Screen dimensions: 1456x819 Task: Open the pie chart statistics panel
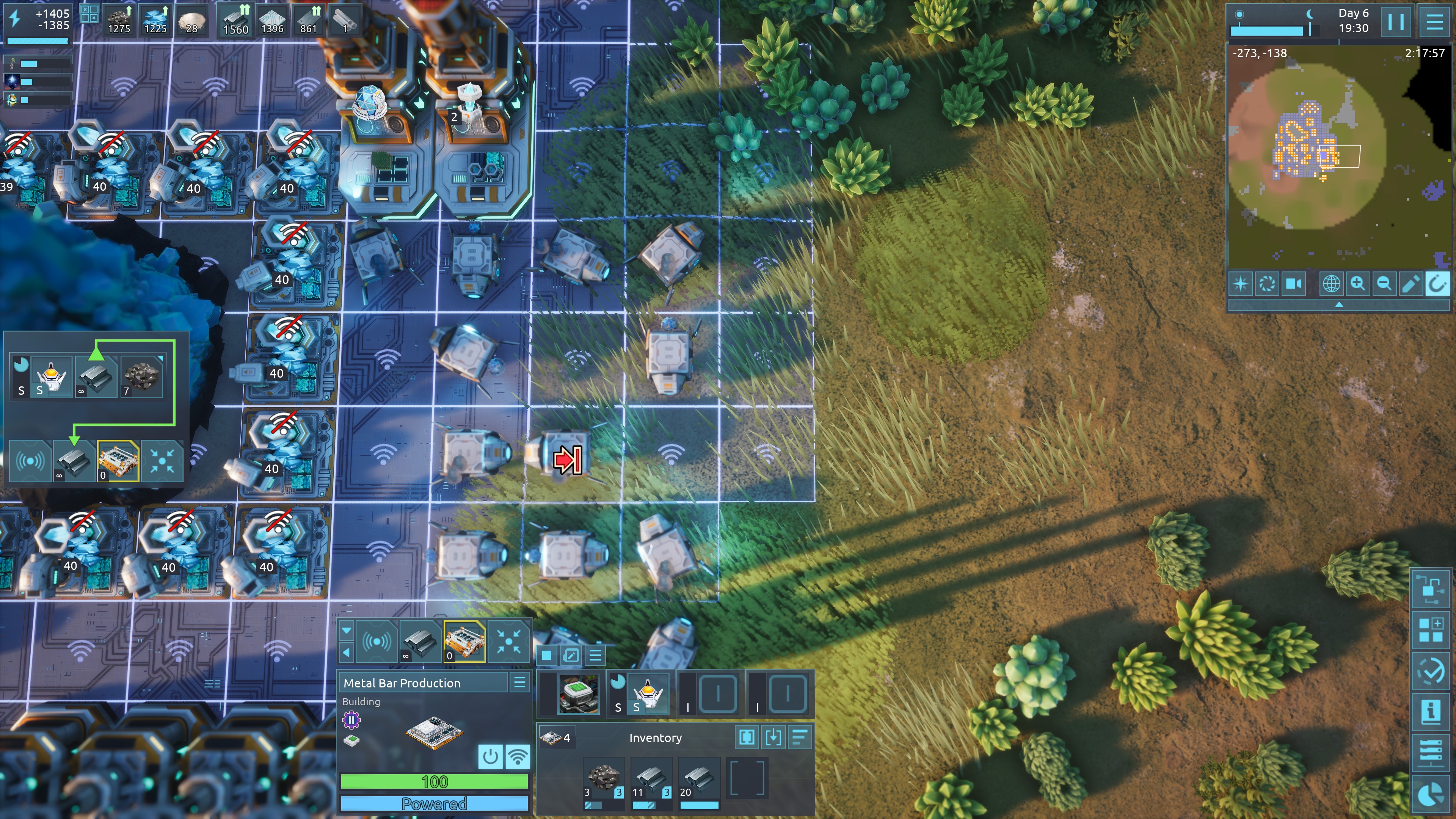tap(1431, 794)
